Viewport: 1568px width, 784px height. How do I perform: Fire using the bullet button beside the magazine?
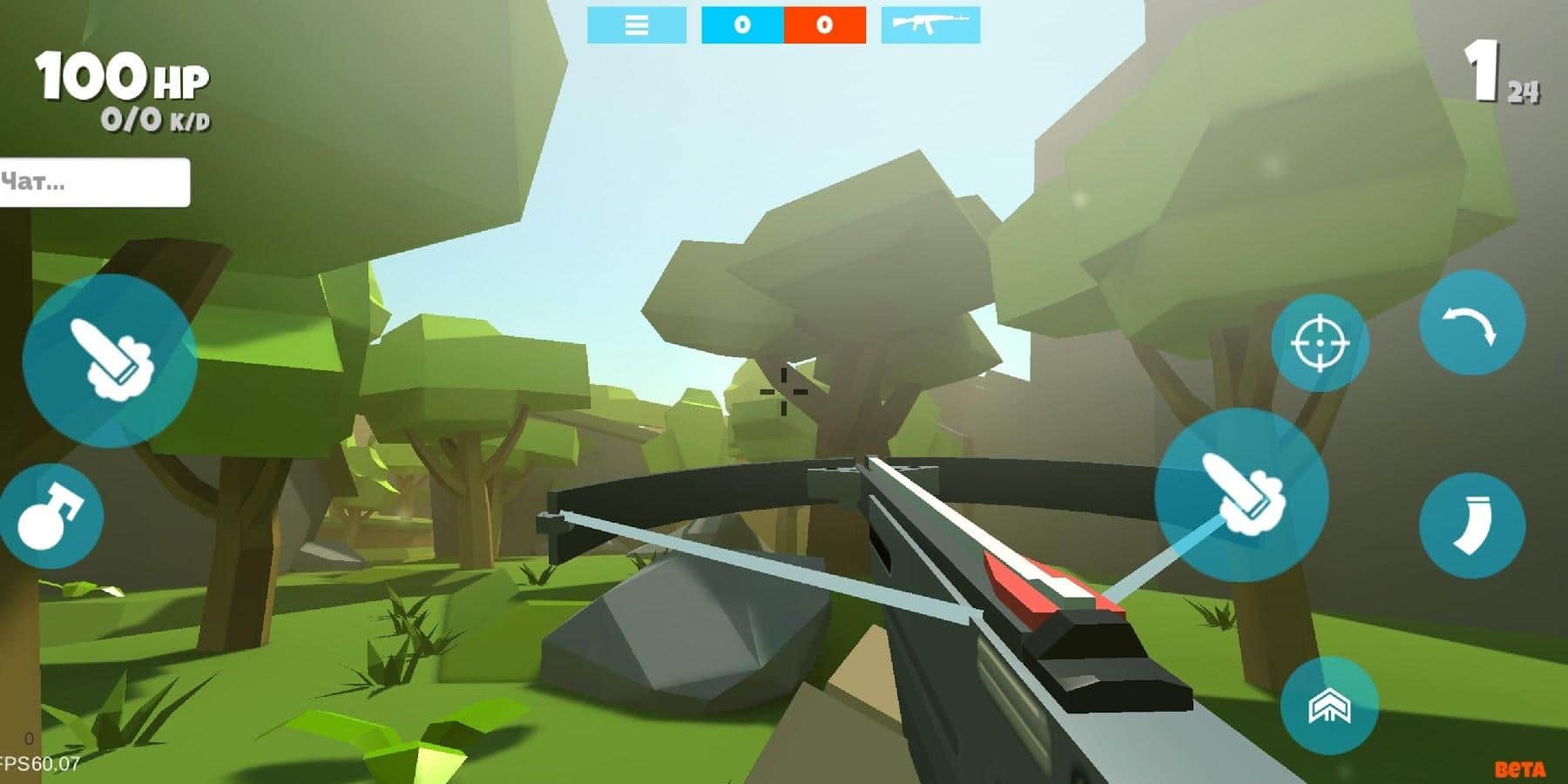click(1241, 494)
